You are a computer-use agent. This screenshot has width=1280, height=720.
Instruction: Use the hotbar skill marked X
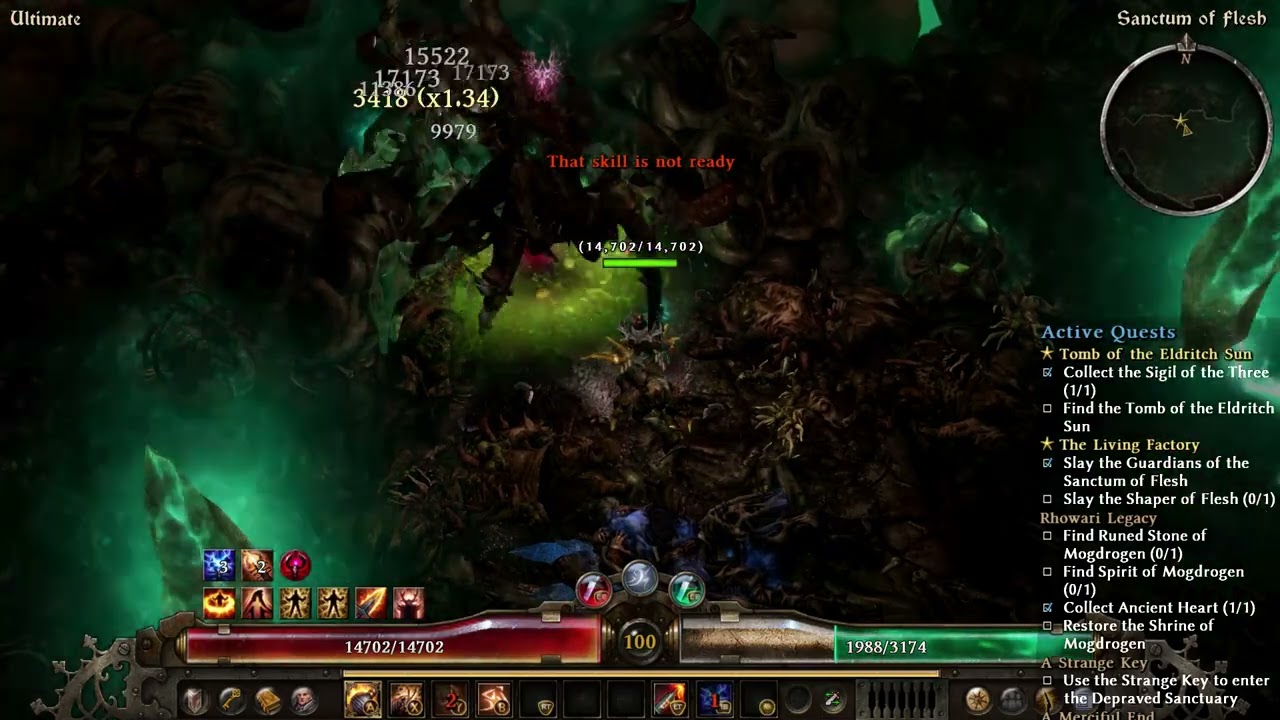click(x=406, y=699)
